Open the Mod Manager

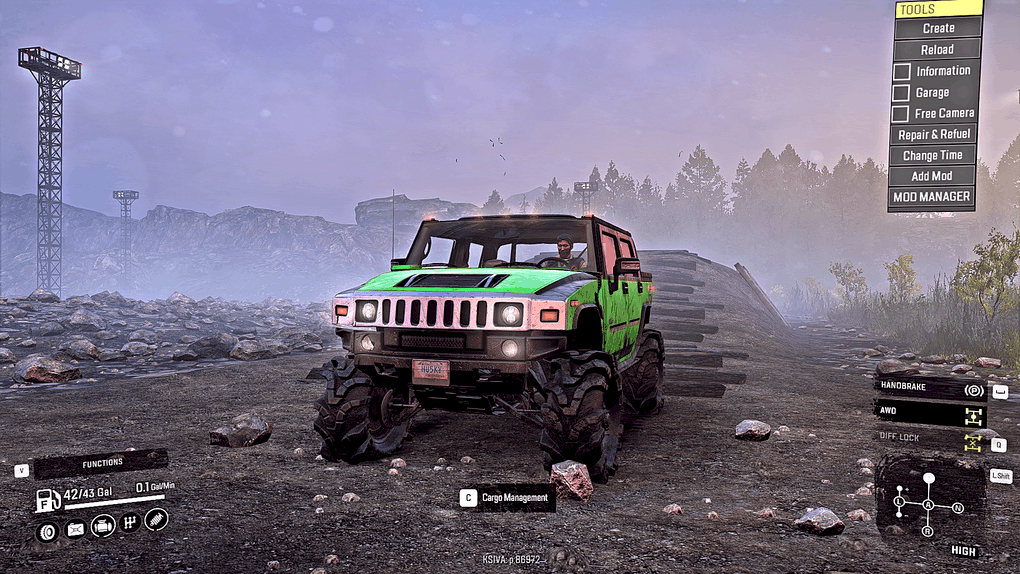pos(932,197)
